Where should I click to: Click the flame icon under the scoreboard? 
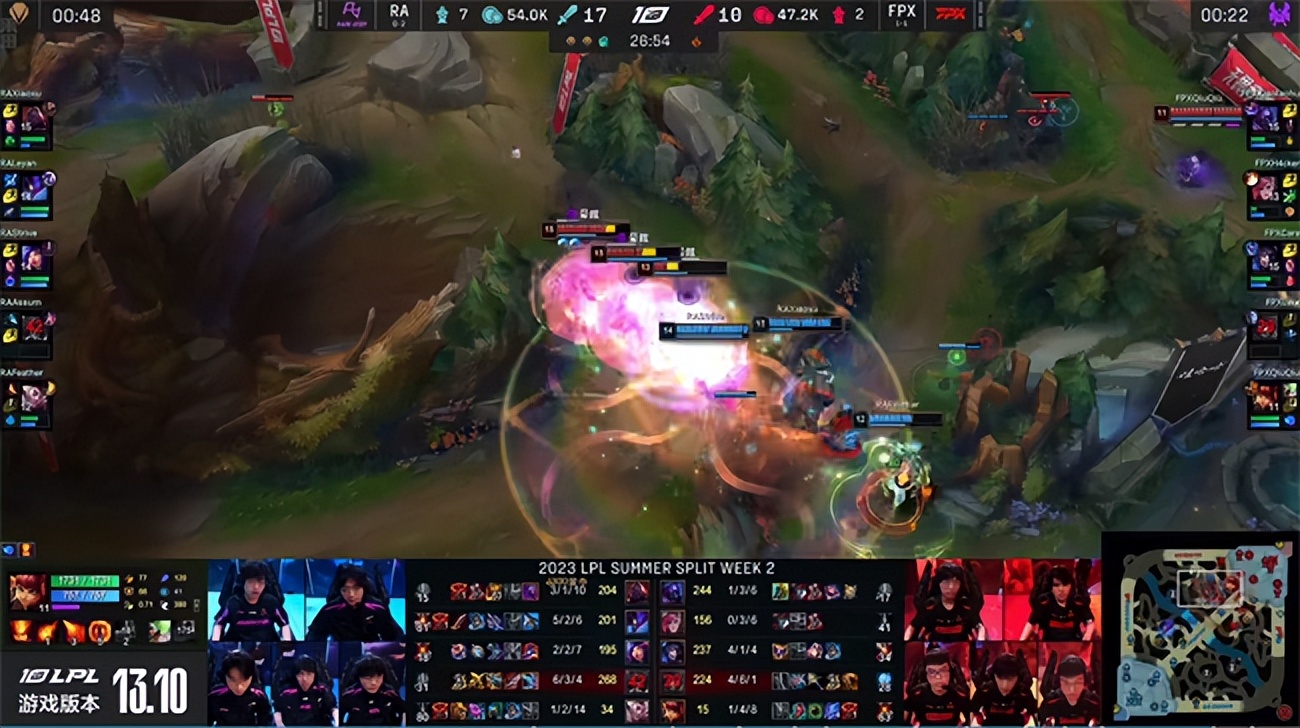[x=694, y=40]
